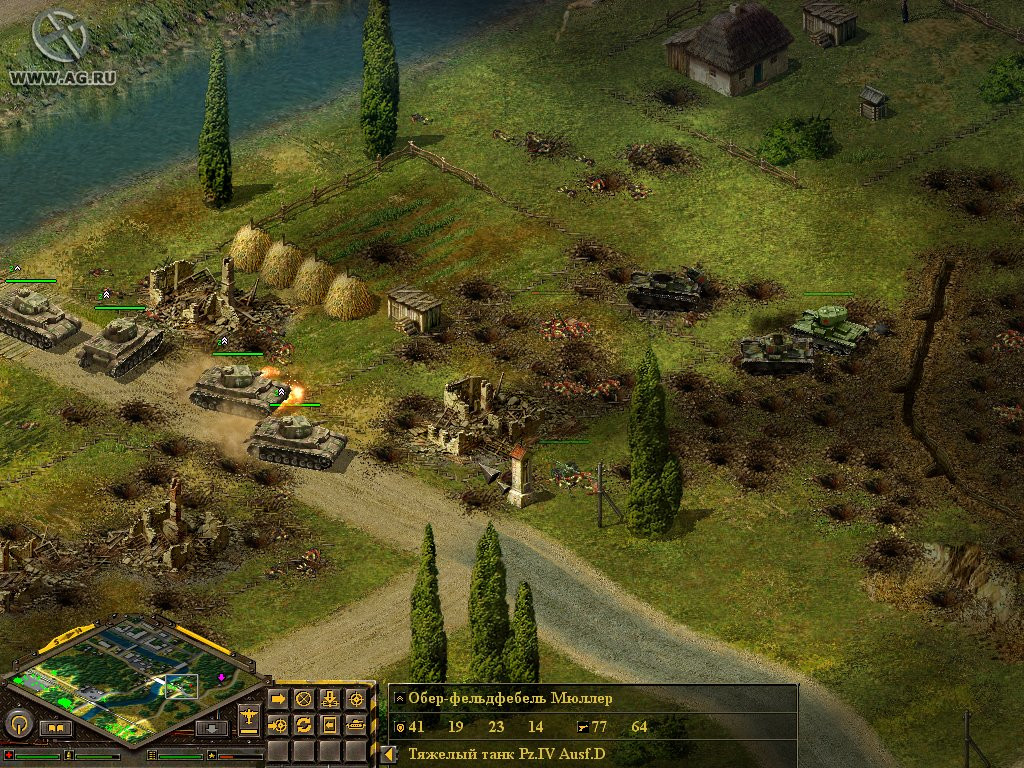The image size is (1024, 768).
Task: Open the aviation airplane button
Action: coord(249,717)
